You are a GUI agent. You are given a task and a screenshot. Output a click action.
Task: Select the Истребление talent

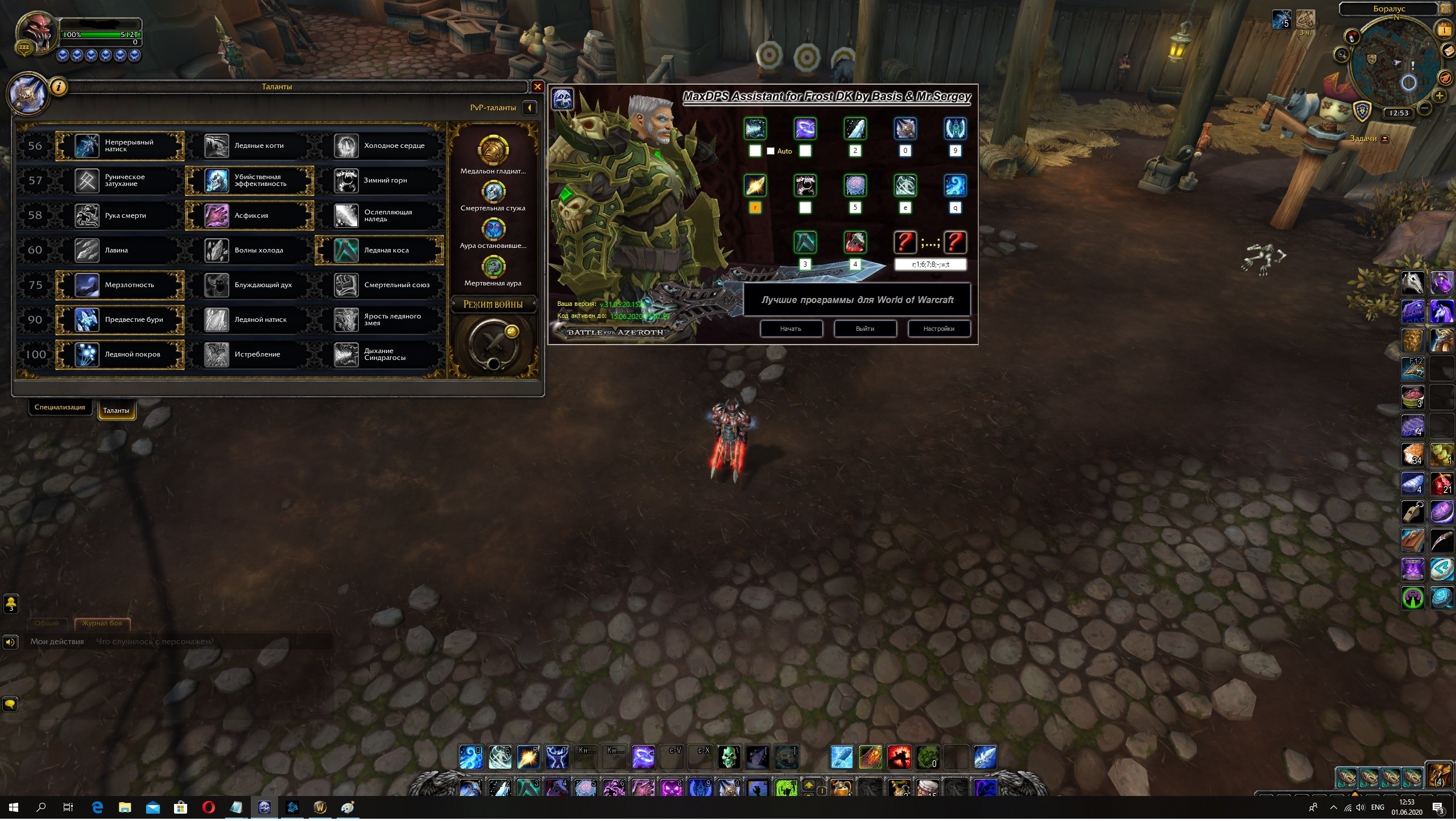(x=249, y=354)
